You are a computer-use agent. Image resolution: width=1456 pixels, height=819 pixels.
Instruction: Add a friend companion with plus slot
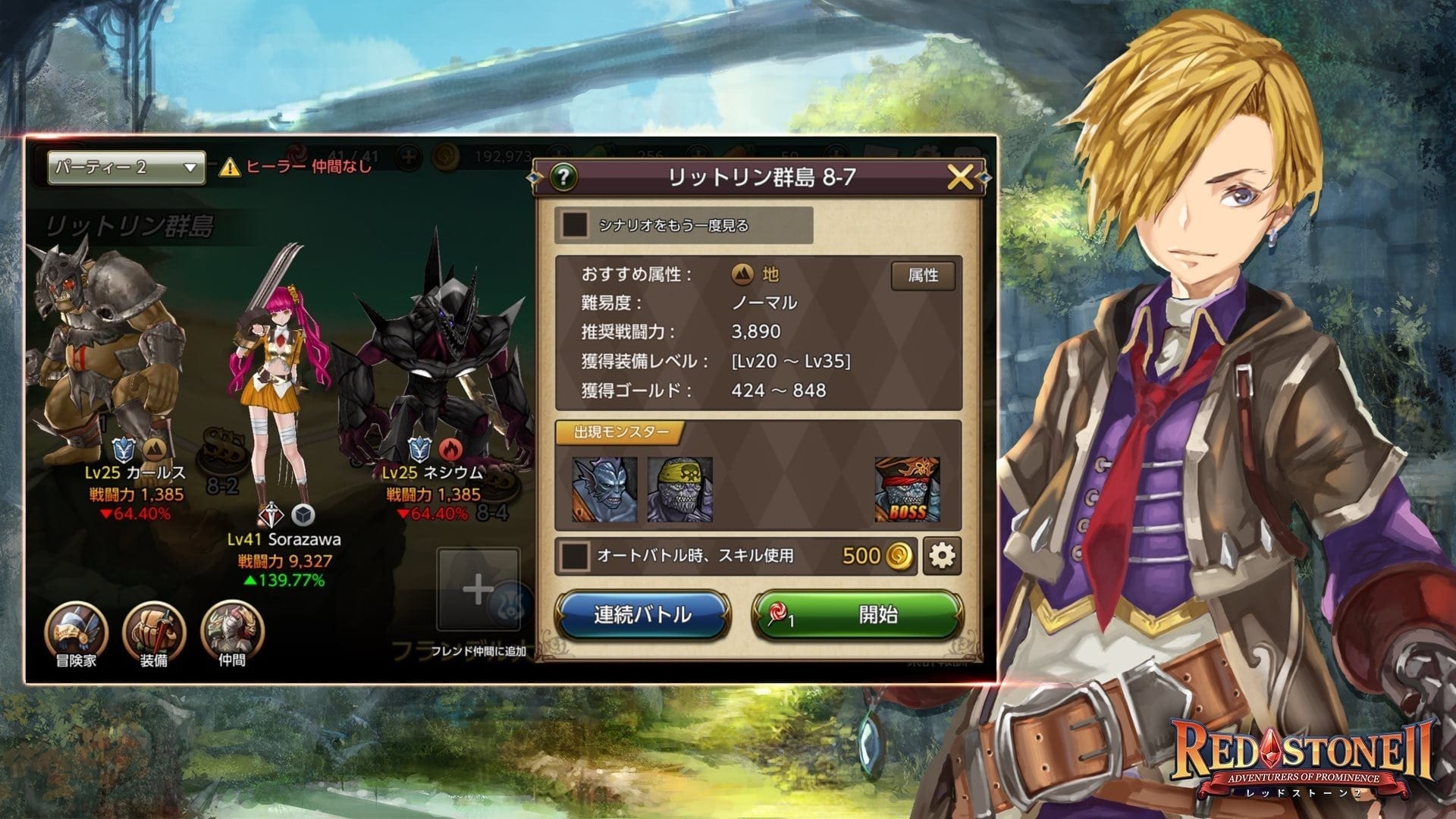tap(478, 589)
